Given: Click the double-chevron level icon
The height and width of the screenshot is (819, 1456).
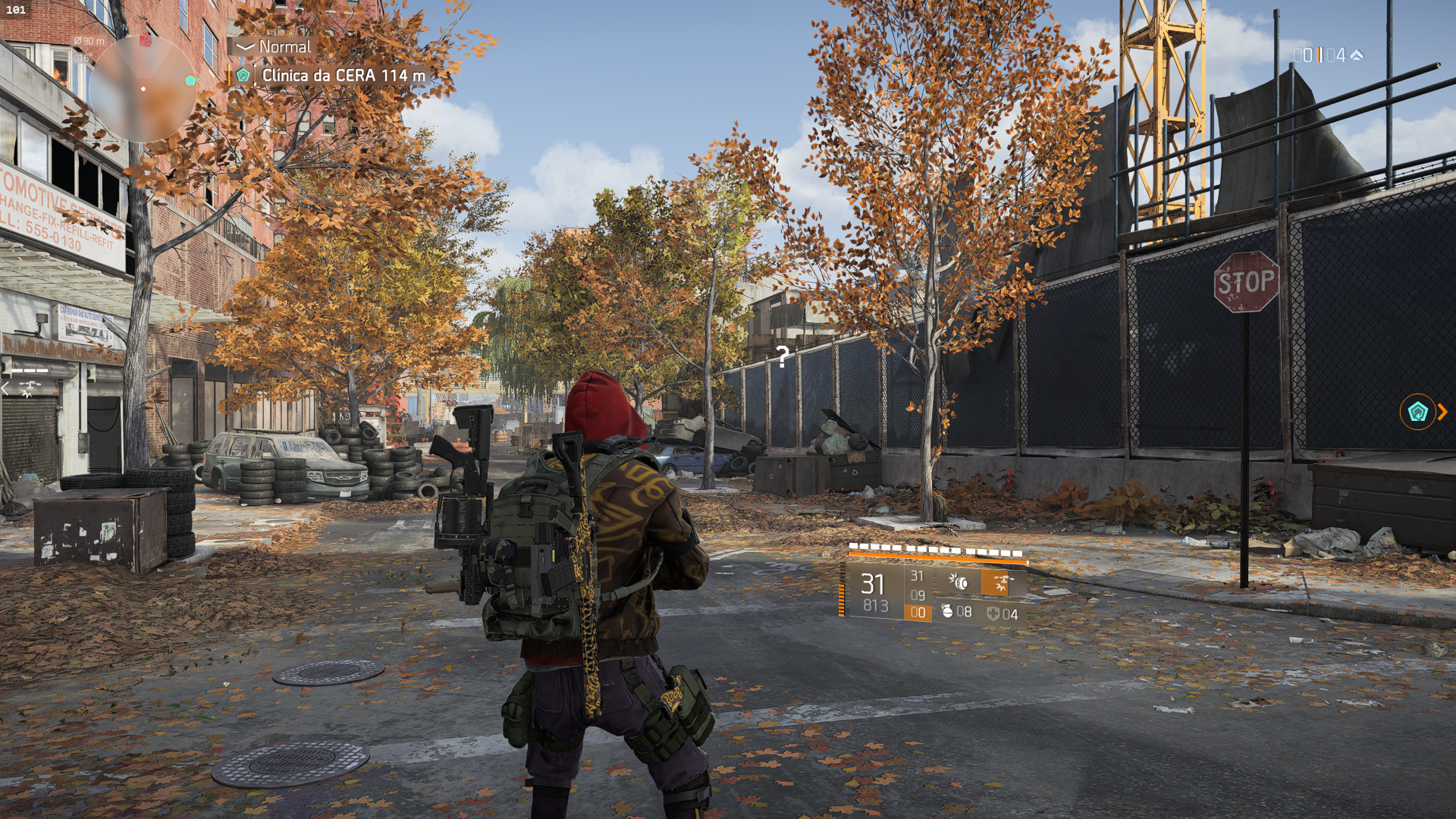Looking at the screenshot, I should [x=1357, y=55].
